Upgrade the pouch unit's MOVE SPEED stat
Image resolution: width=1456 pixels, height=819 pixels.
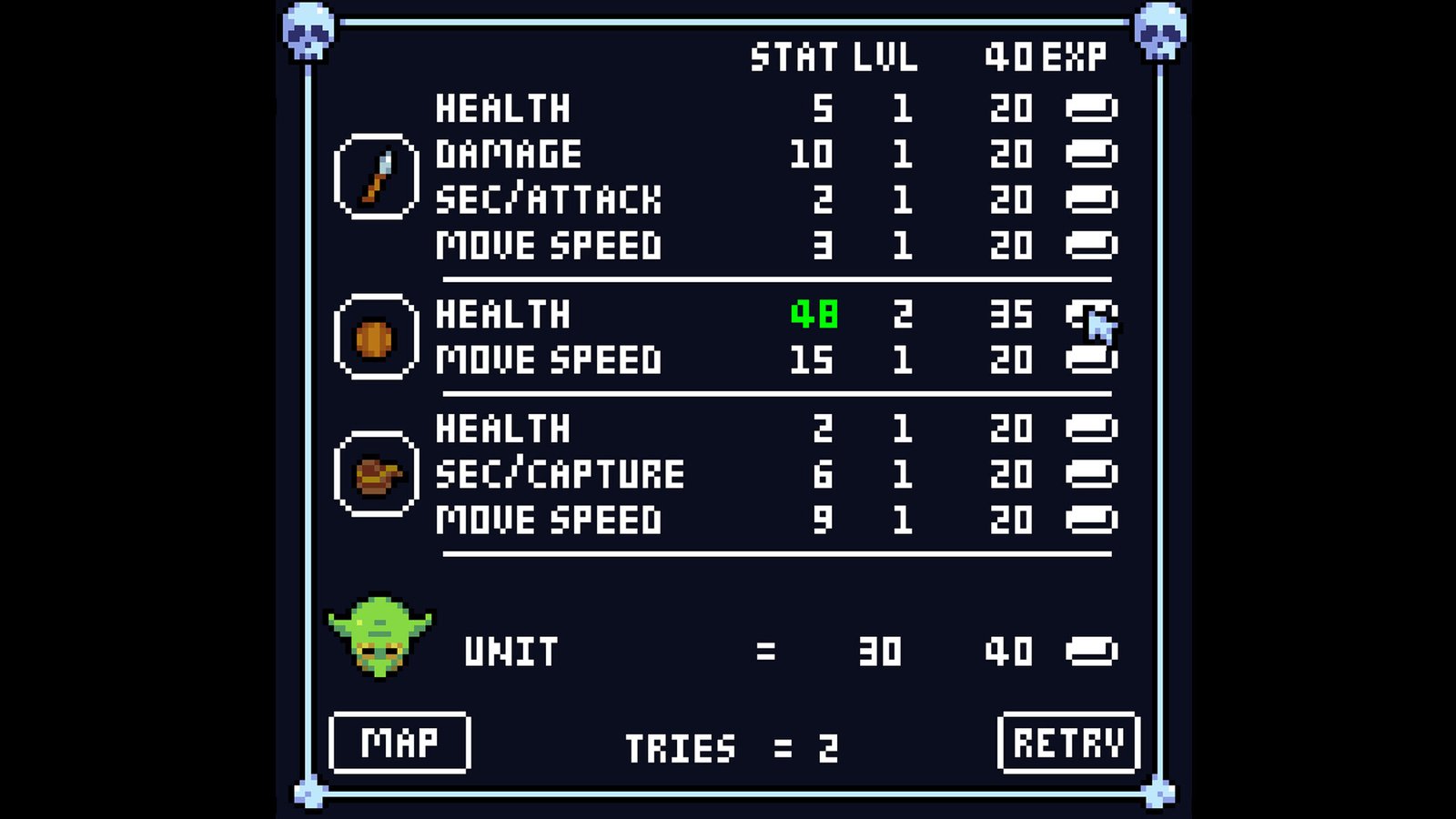point(1091,519)
